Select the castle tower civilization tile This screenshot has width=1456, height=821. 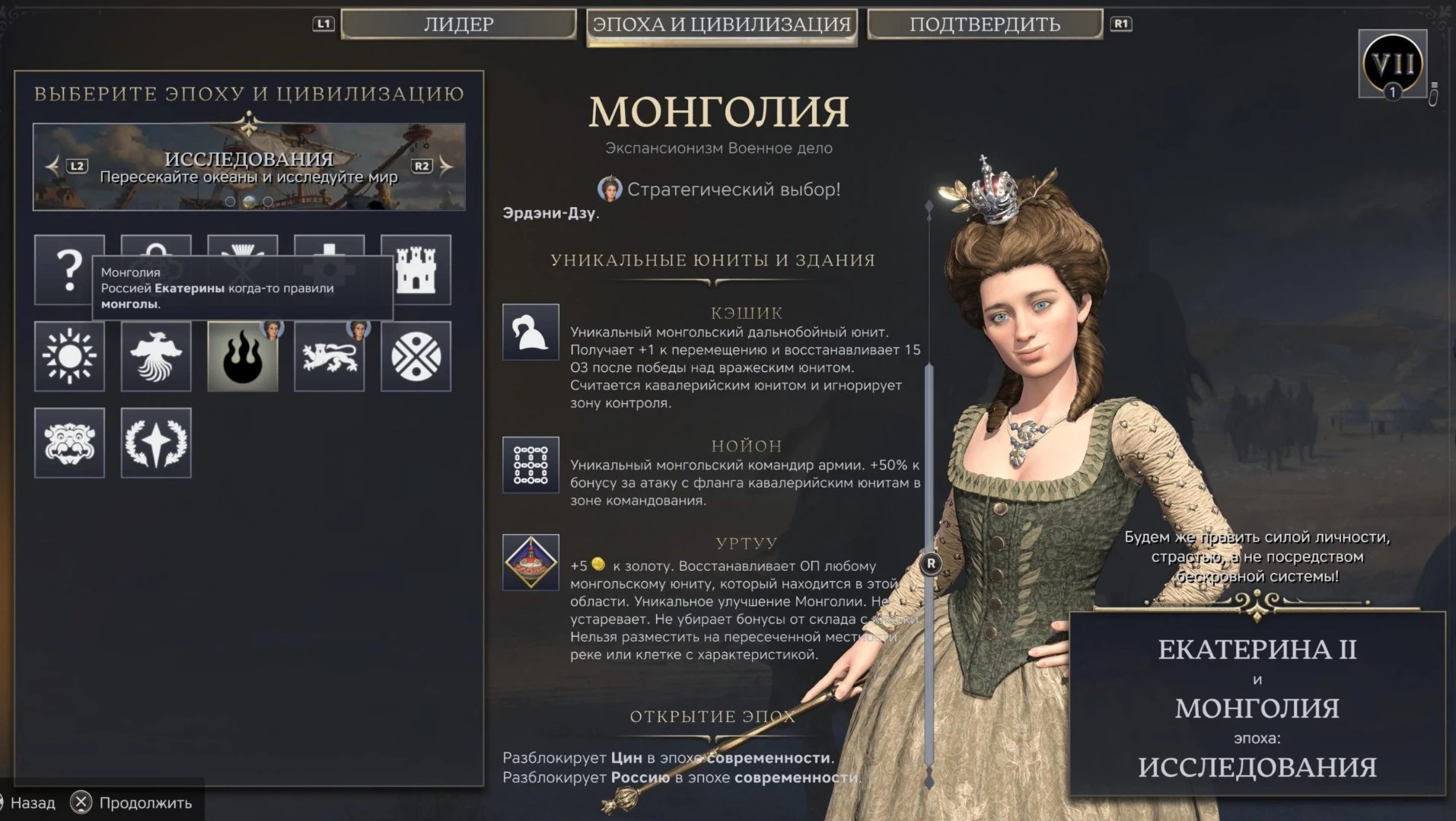click(416, 269)
